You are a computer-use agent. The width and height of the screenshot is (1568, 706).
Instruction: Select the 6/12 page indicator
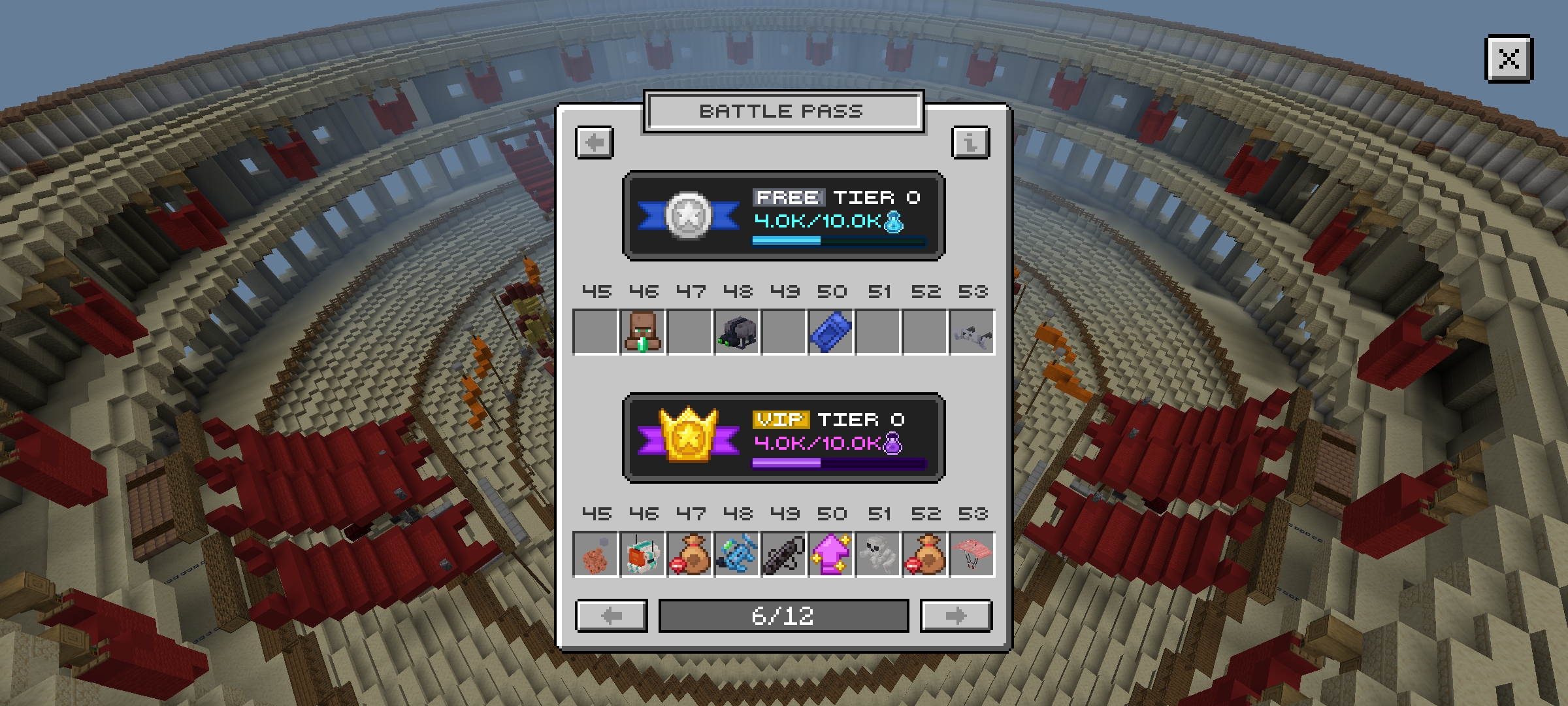(x=783, y=614)
